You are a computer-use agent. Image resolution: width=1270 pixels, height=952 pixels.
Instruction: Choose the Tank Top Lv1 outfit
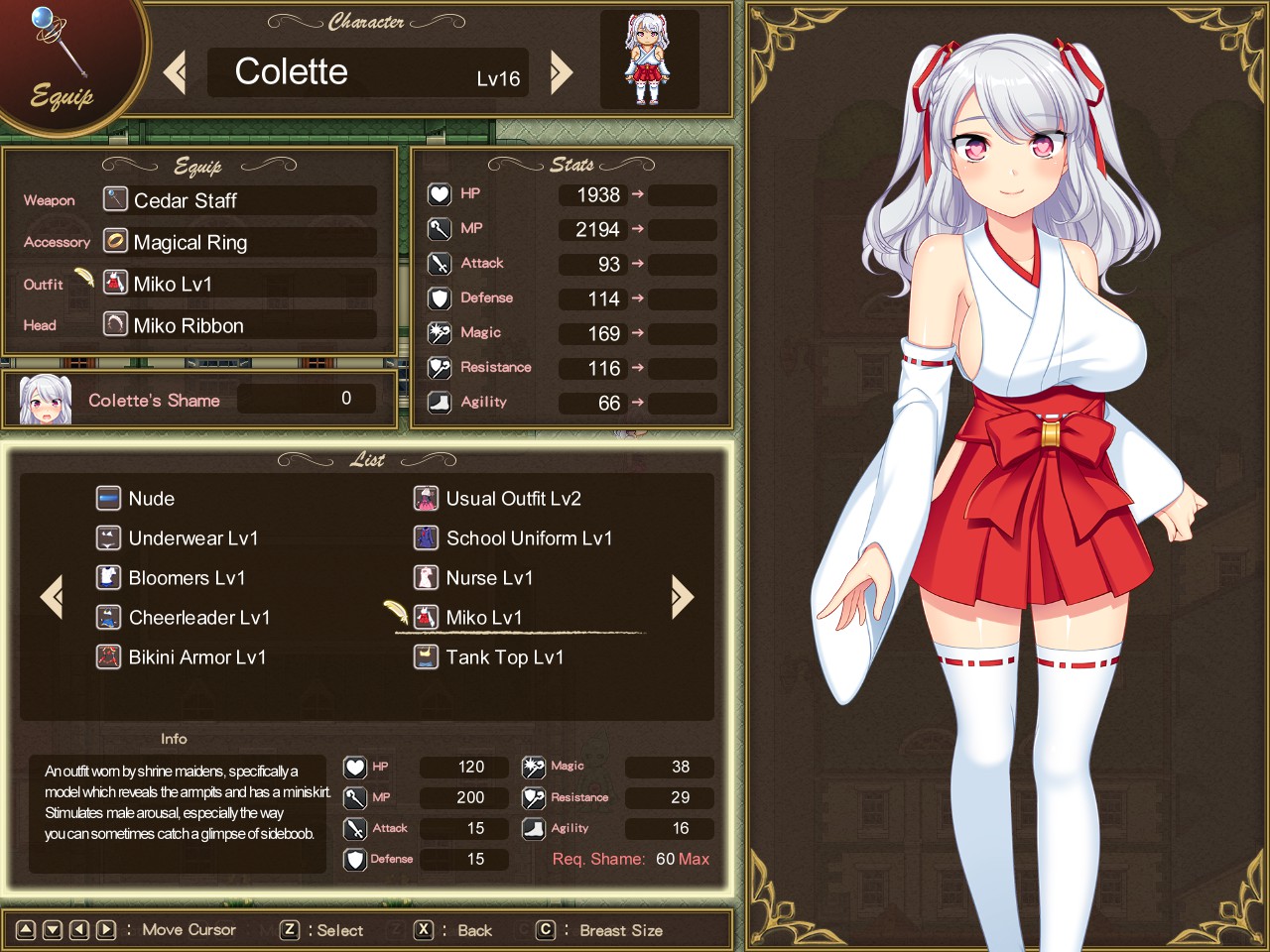click(504, 657)
